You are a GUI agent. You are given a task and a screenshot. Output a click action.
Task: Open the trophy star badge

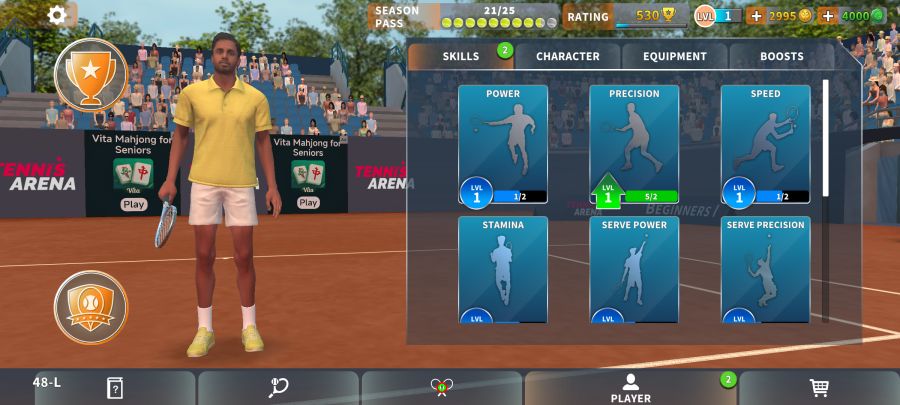pos(90,74)
